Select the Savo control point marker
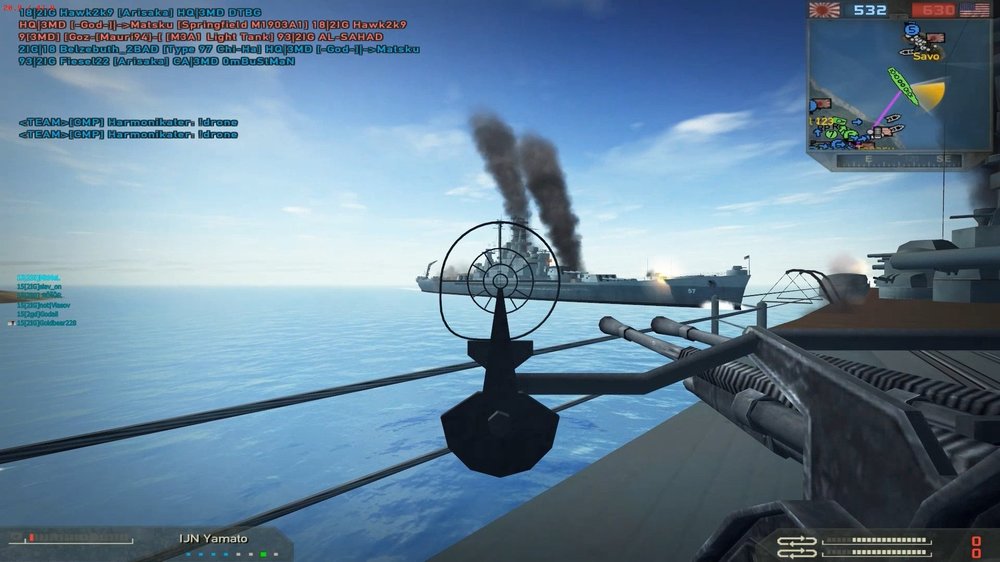Image resolution: width=1000 pixels, height=562 pixels. pos(926,56)
